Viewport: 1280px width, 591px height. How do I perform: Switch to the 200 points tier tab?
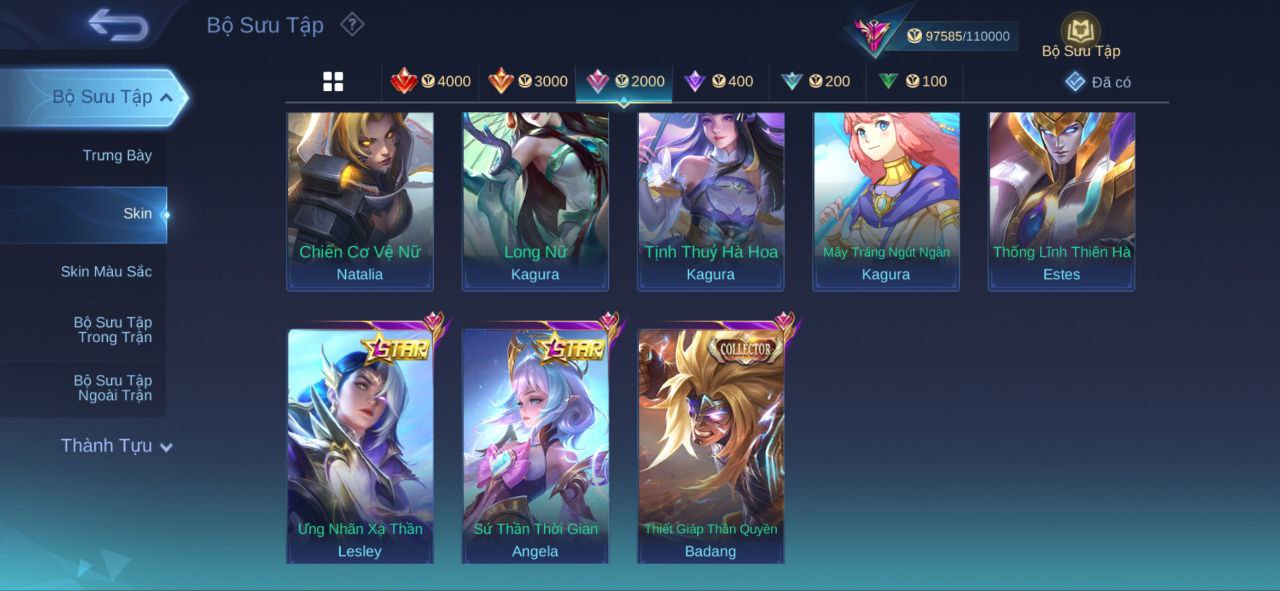click(816, 82)
